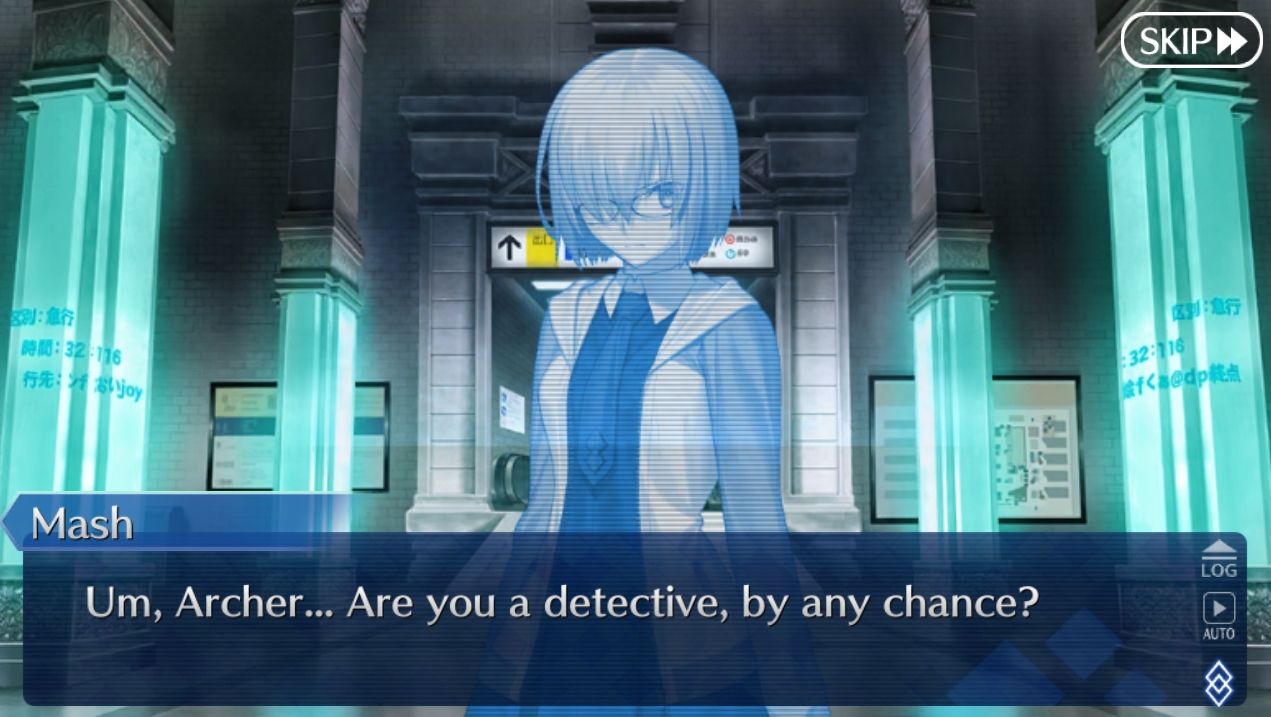Advance the dialogue using the diamond icon
1271x717 pixels.
click(1218, 684)
